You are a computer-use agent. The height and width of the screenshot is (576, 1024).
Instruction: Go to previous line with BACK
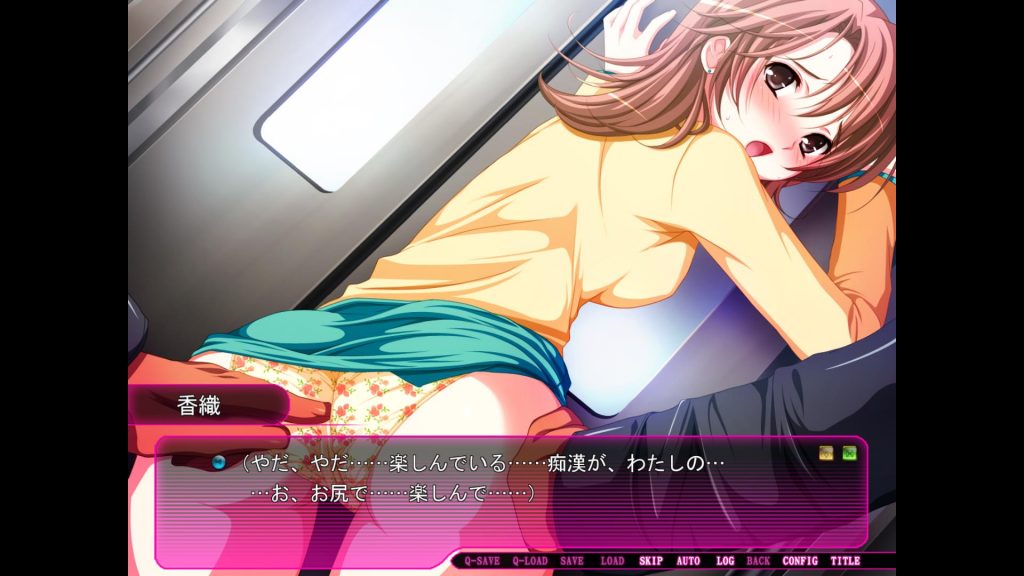tap(758, 561)
